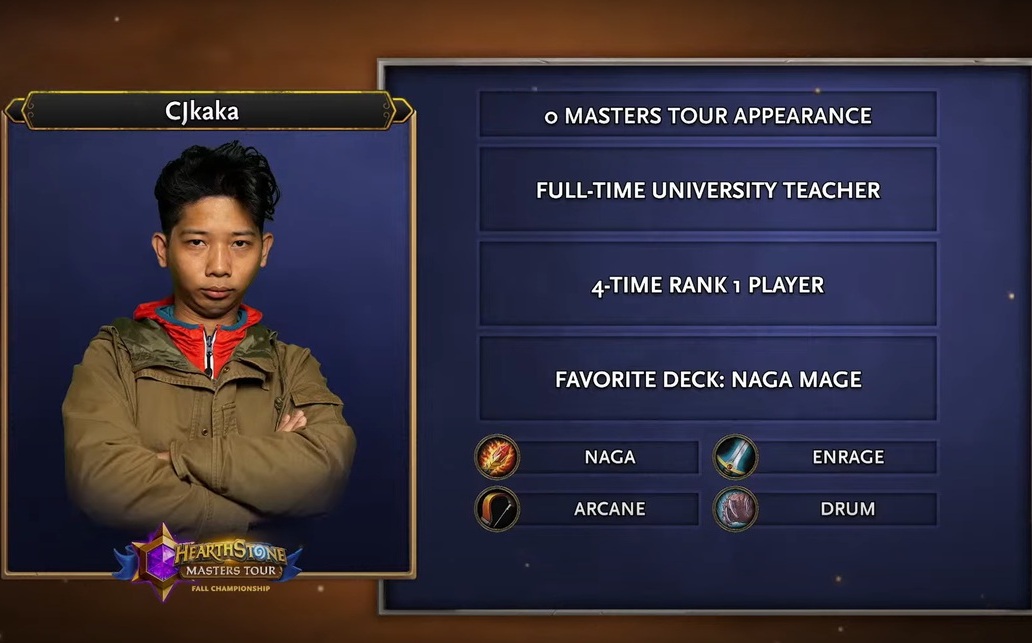Viewport: 1032px width, 643px height.
Task: Choose the Full-Time University Teacher row
Action: (708, 190)
